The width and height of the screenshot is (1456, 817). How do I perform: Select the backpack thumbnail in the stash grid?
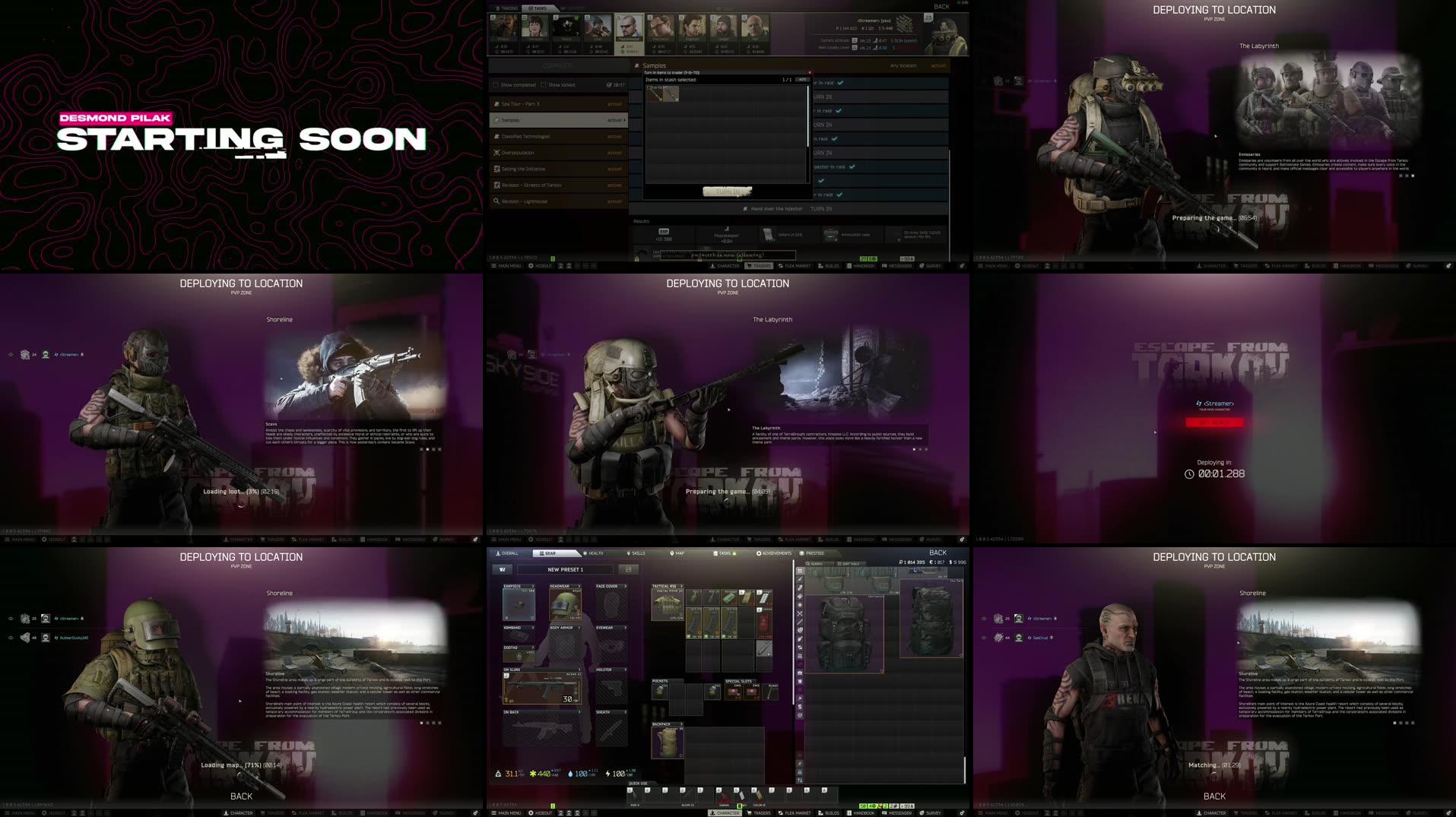844,631
